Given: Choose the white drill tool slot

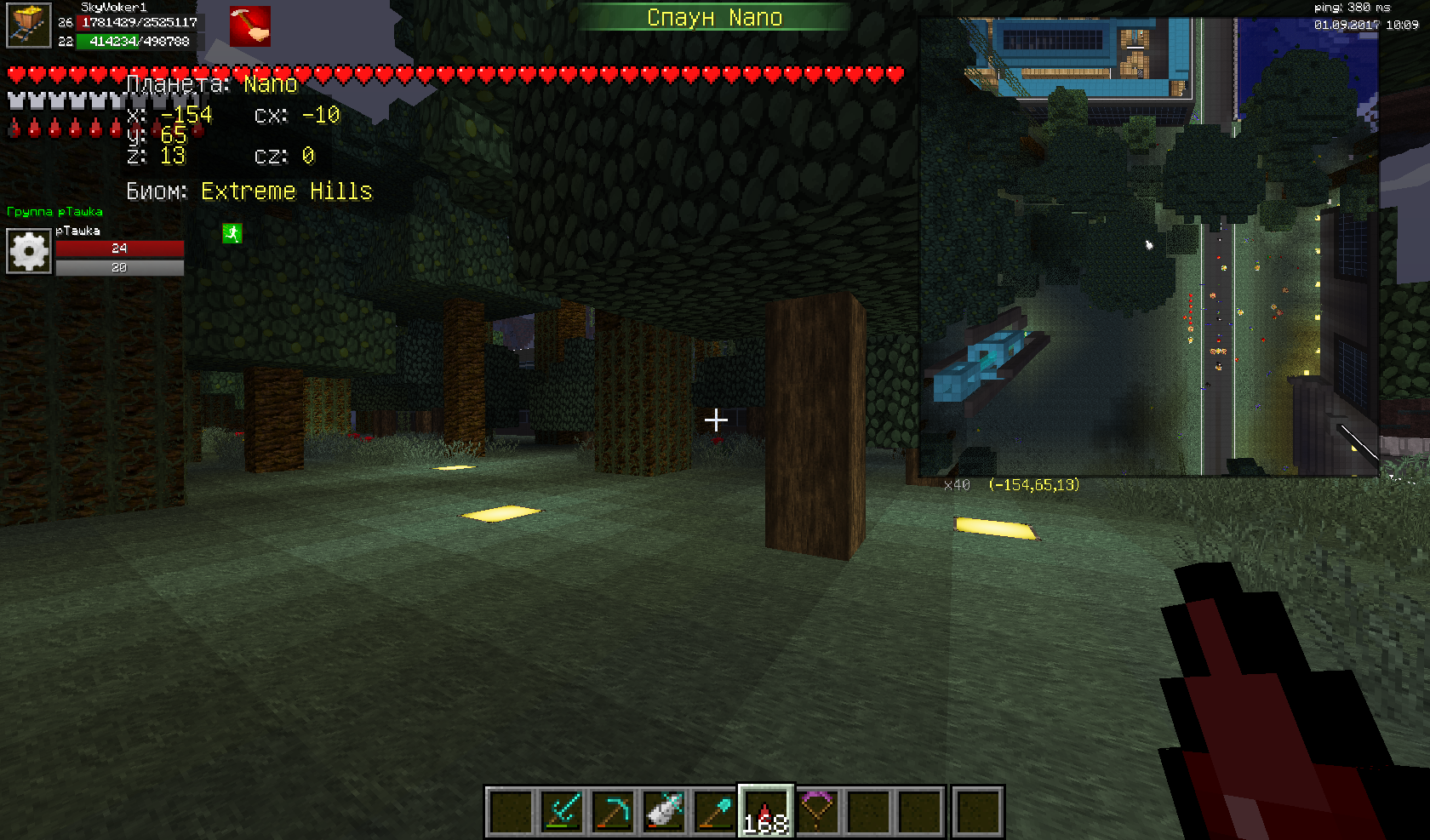Looking at the screenshot, I should tap(665, 810).
